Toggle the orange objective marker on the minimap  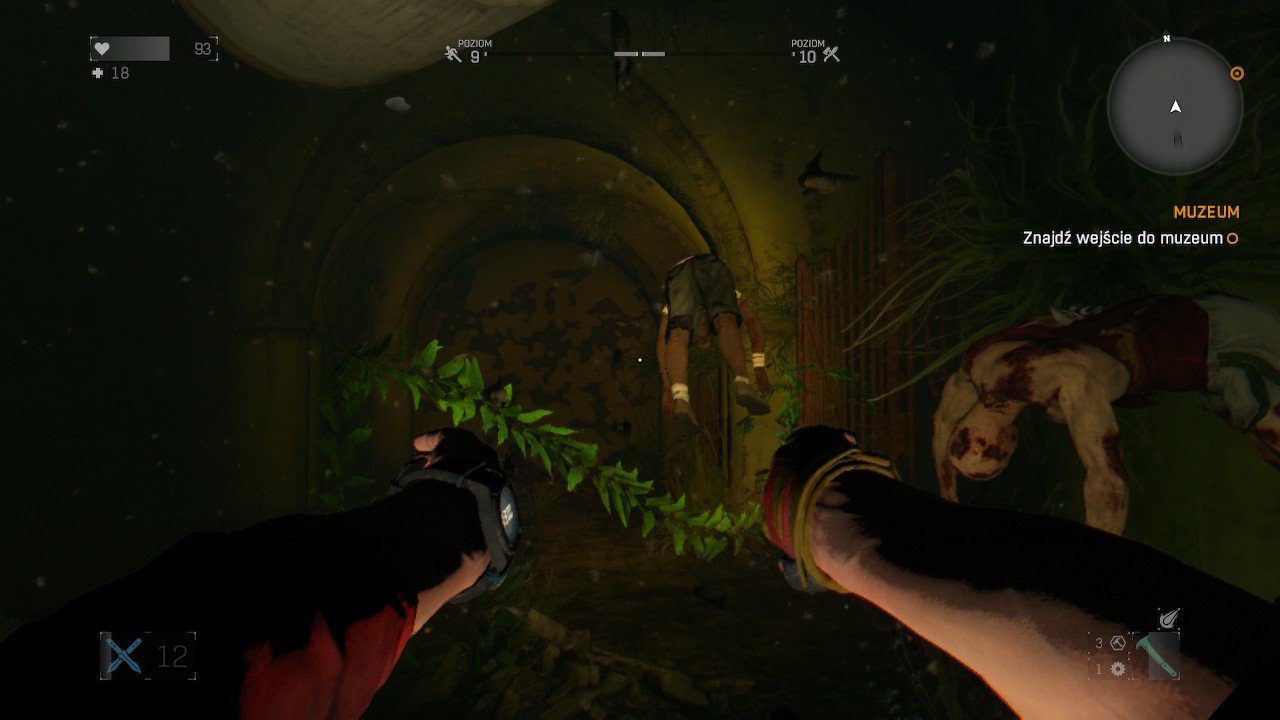[x=1236, y=74]
